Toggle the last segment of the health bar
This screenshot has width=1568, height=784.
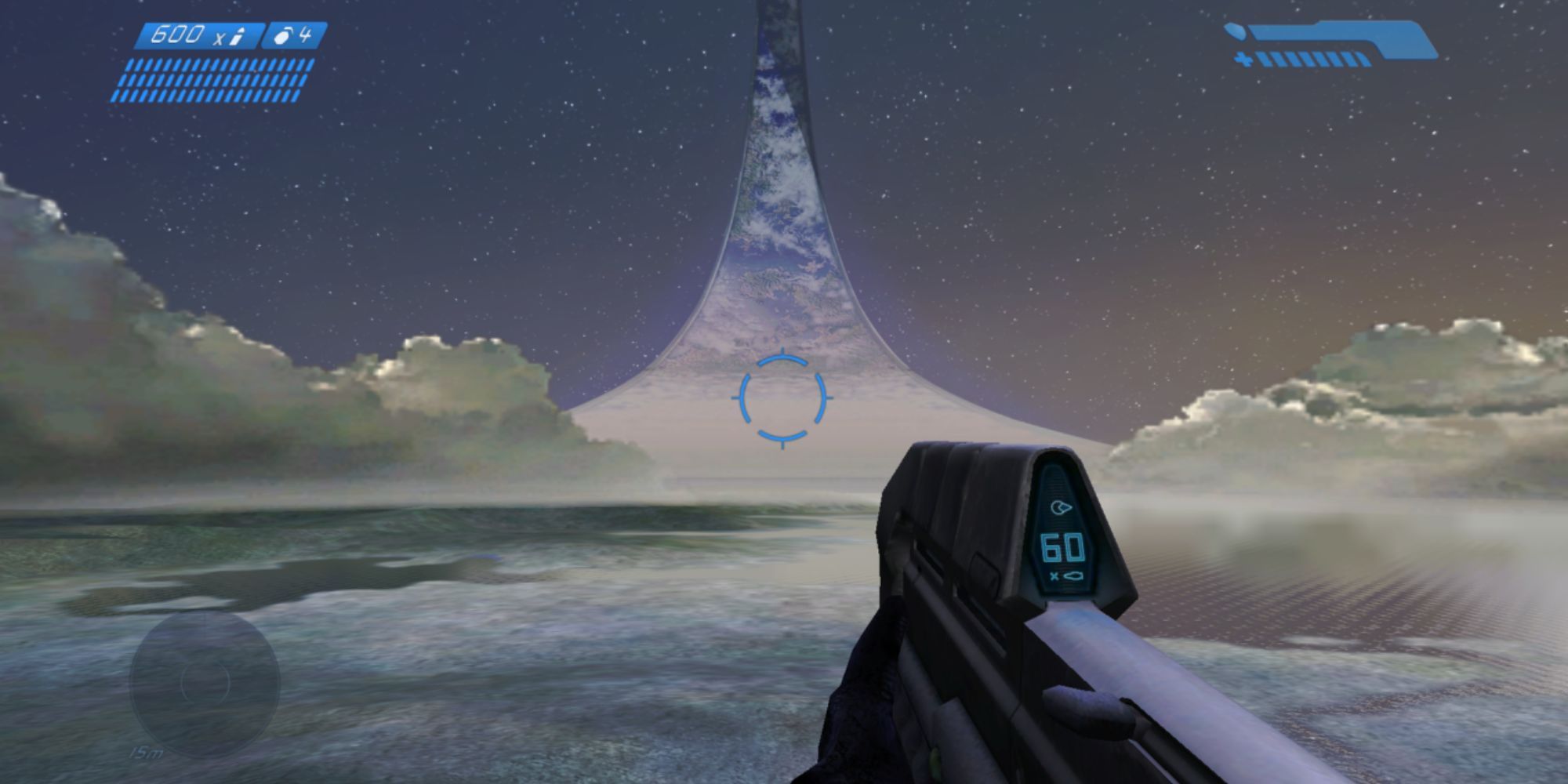pos(1364,60)
